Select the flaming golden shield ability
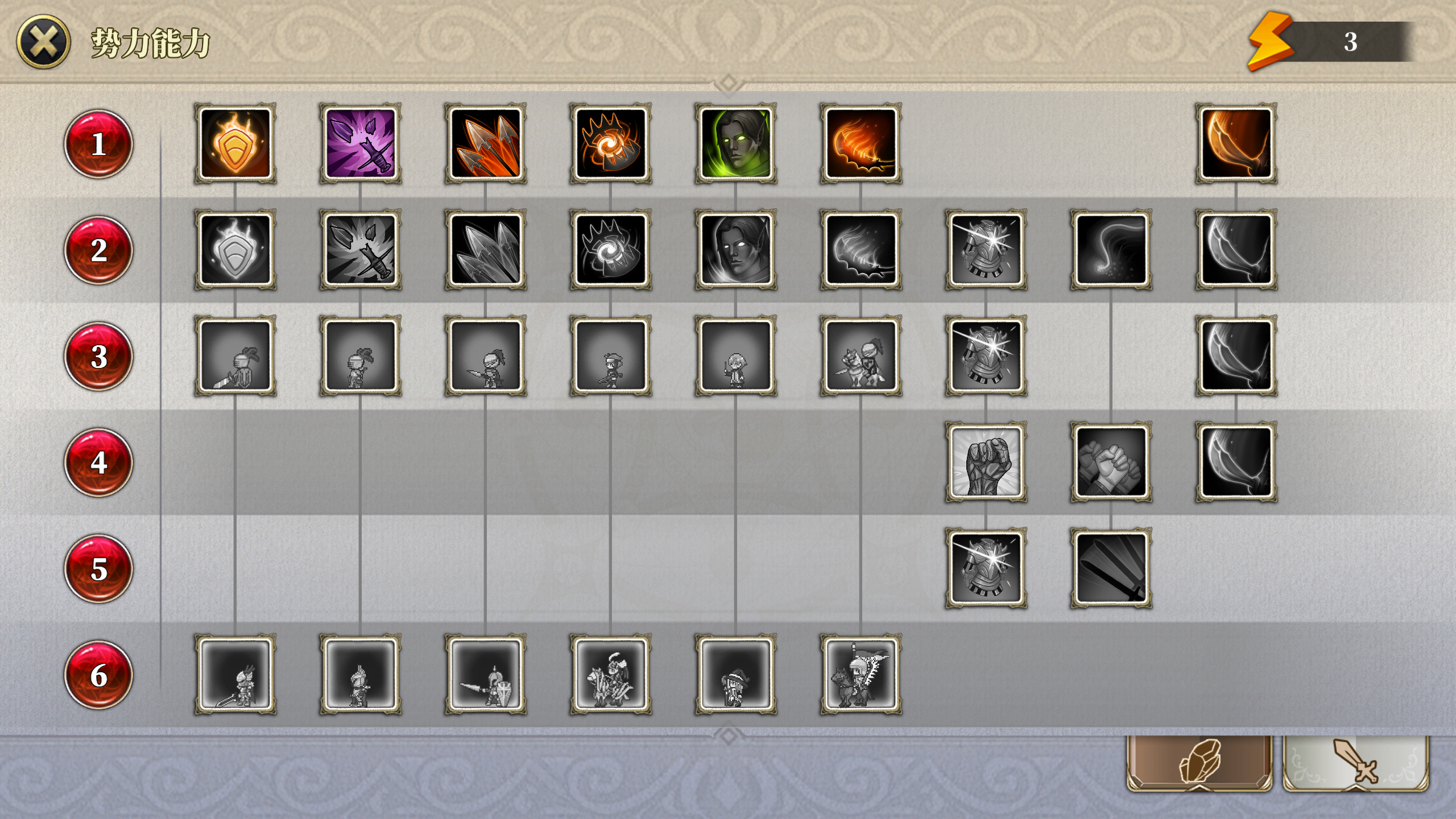Viewport: 1456px width, 819px height. (235, 143)
